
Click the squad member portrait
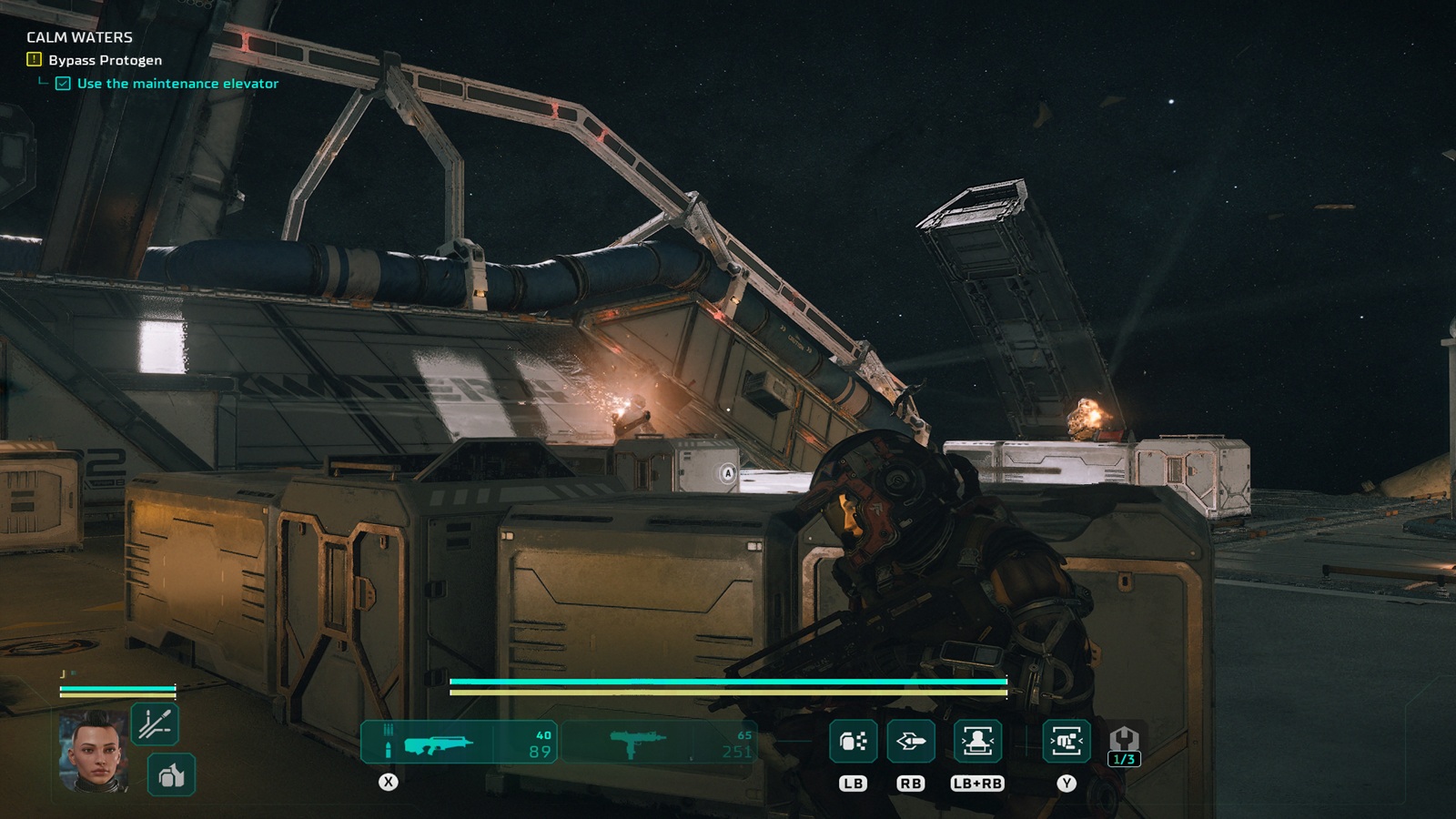pos(93,752)
